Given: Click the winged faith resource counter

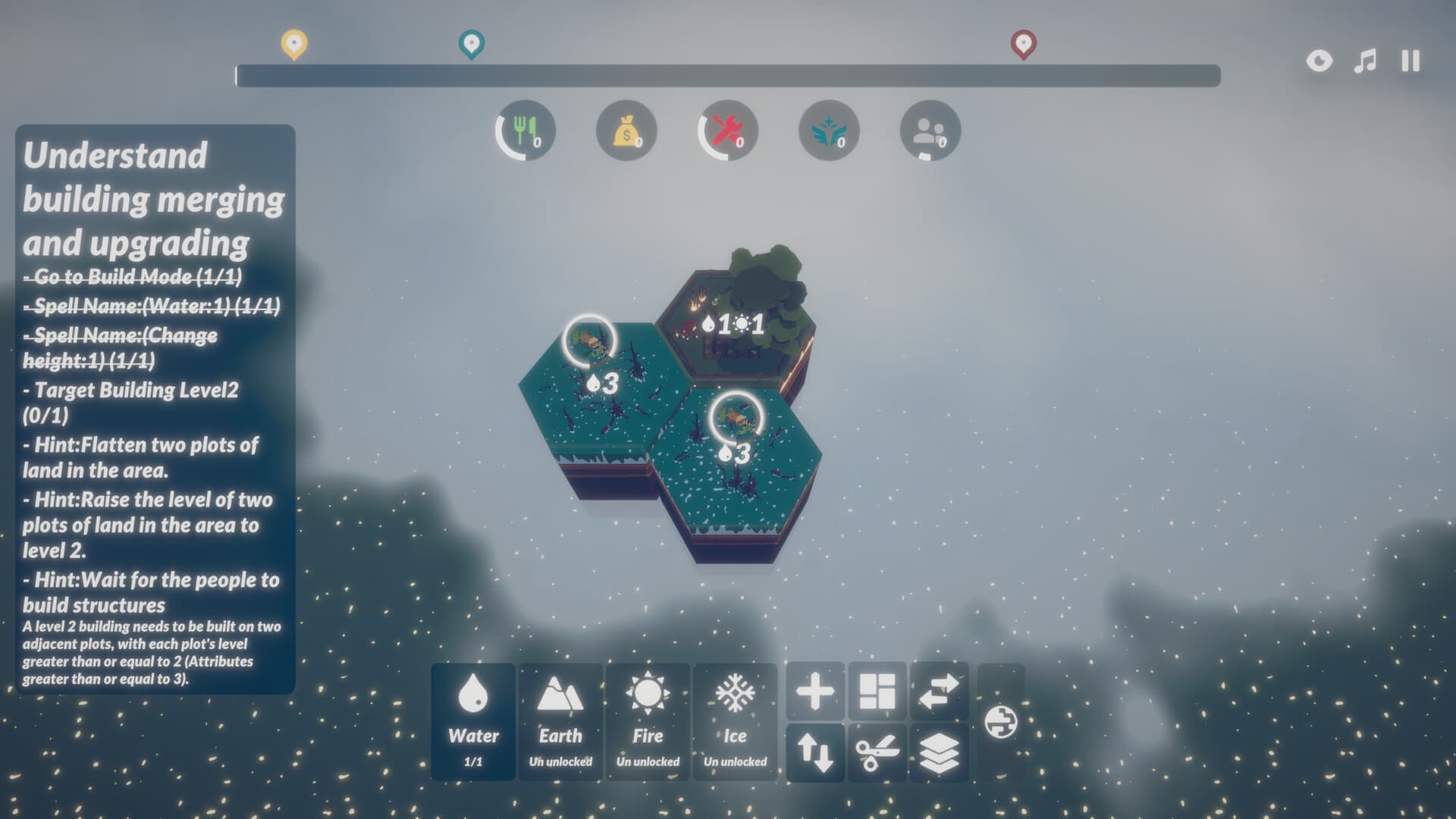Looking at the screenshot, I should [827, 130].
